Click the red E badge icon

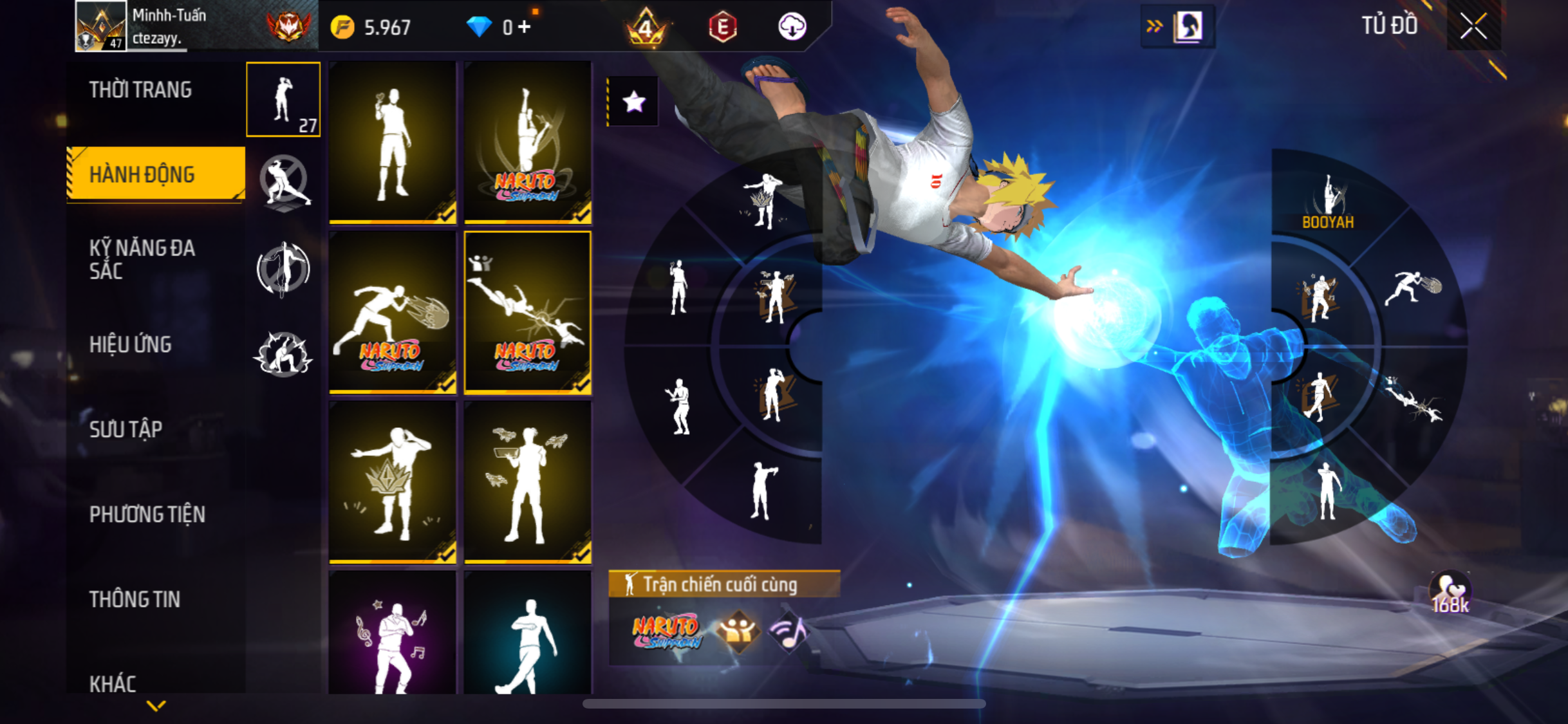pos(723,27)
